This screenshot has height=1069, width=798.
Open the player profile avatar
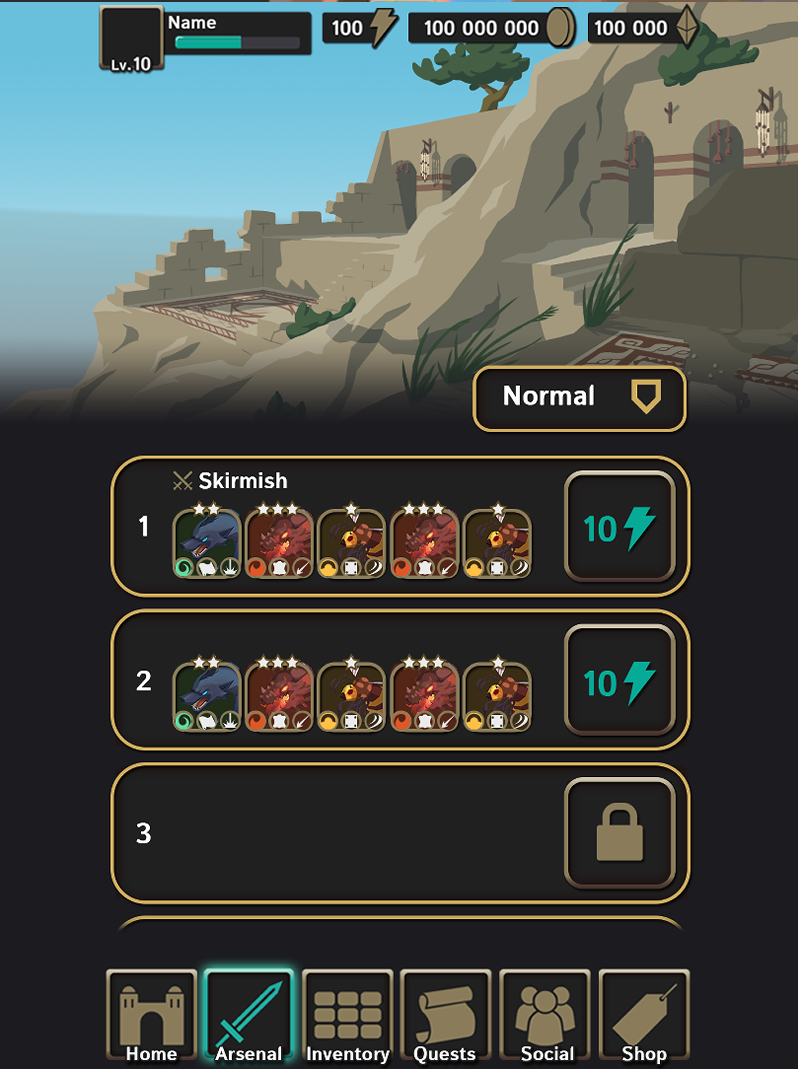pyautogui.click(x=131, y=39)
